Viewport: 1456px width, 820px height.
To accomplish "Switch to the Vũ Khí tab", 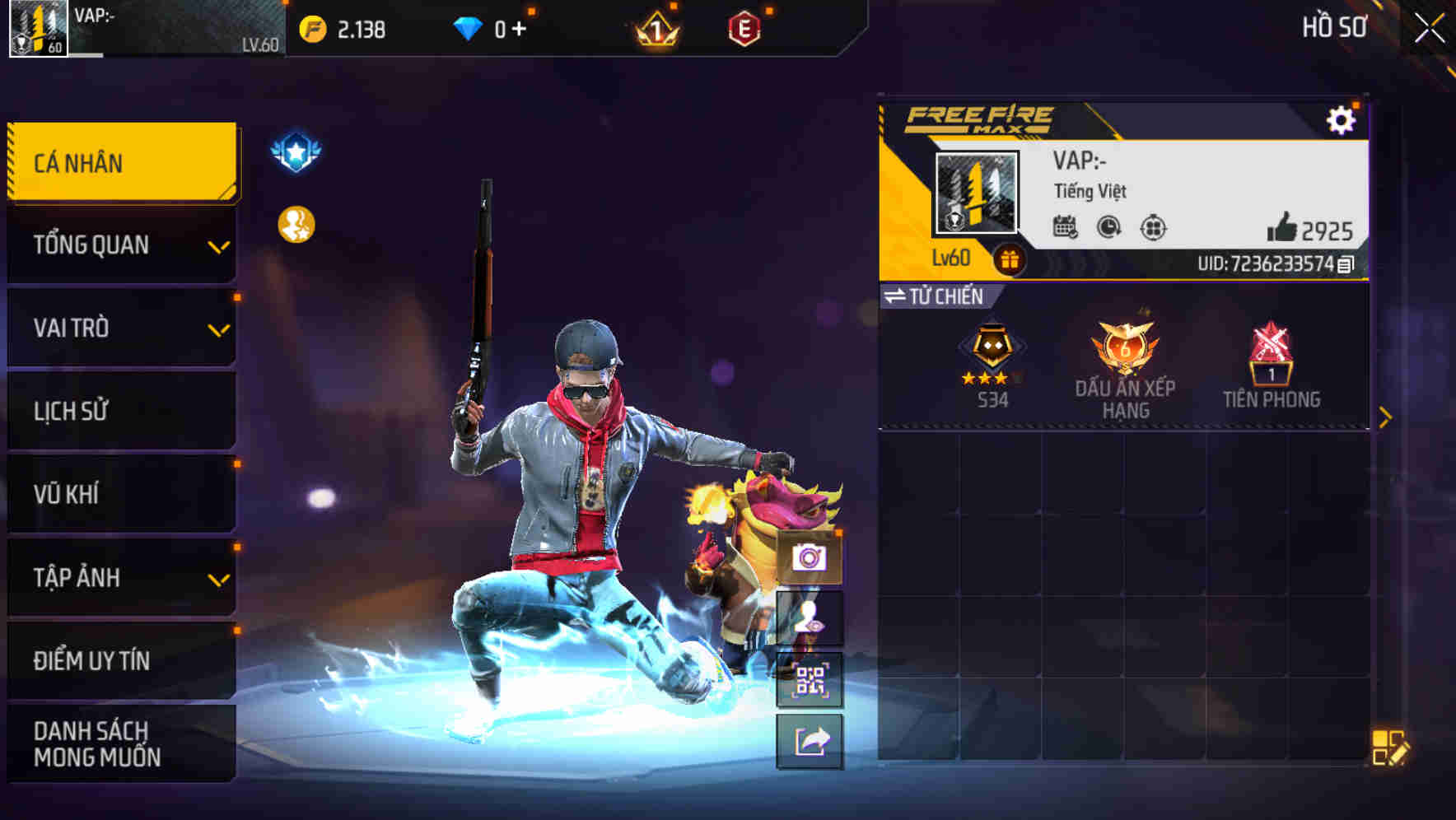I will [119, 495].
